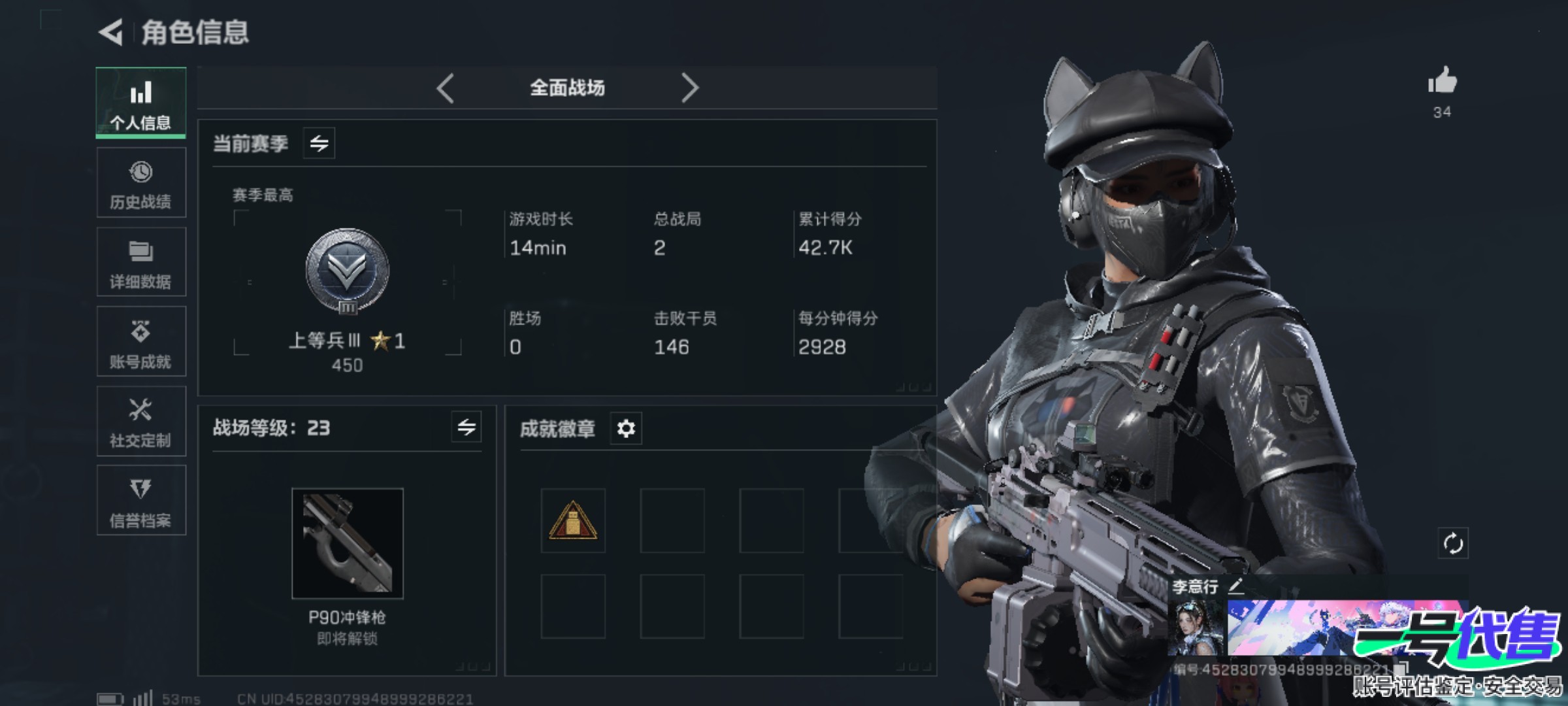Screen dimensions: 1568x706
Task: View the P90冲锋枪 unlock reward
Action: (347, 543)
